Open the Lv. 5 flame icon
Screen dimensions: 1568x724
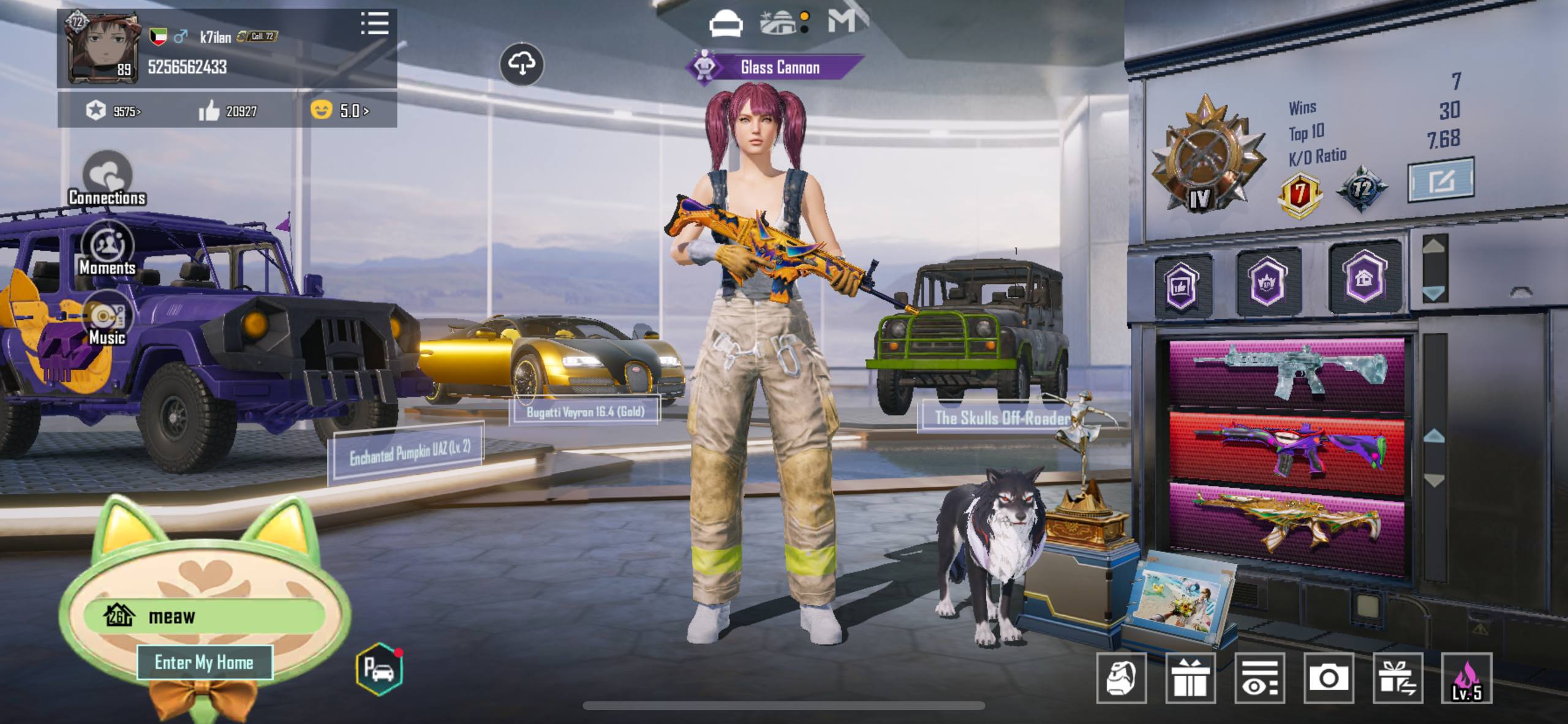coord(1466,678)
